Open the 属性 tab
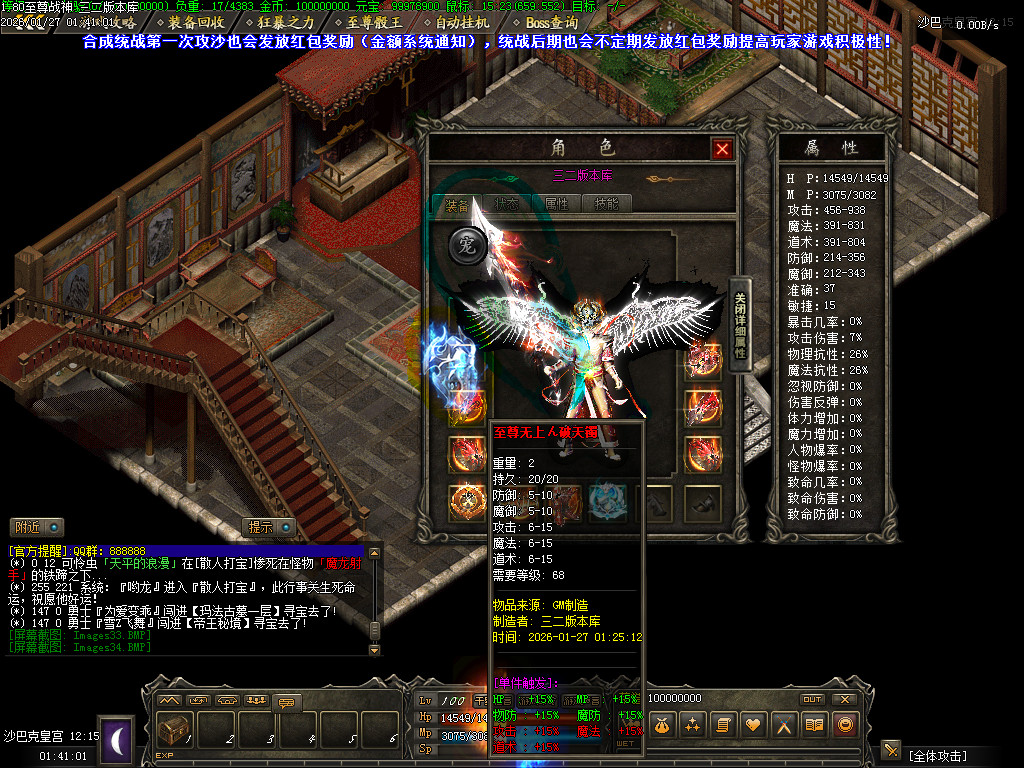Image resolution: width=1024 pixels, height=768 pixels. click(556, 204)
